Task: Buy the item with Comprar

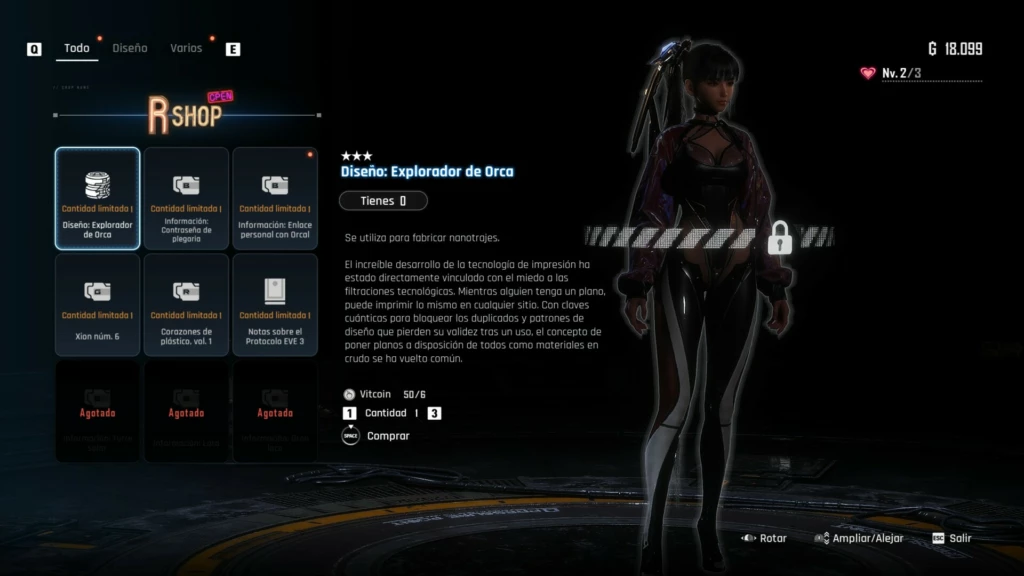Action: click(x=387, y=436)
